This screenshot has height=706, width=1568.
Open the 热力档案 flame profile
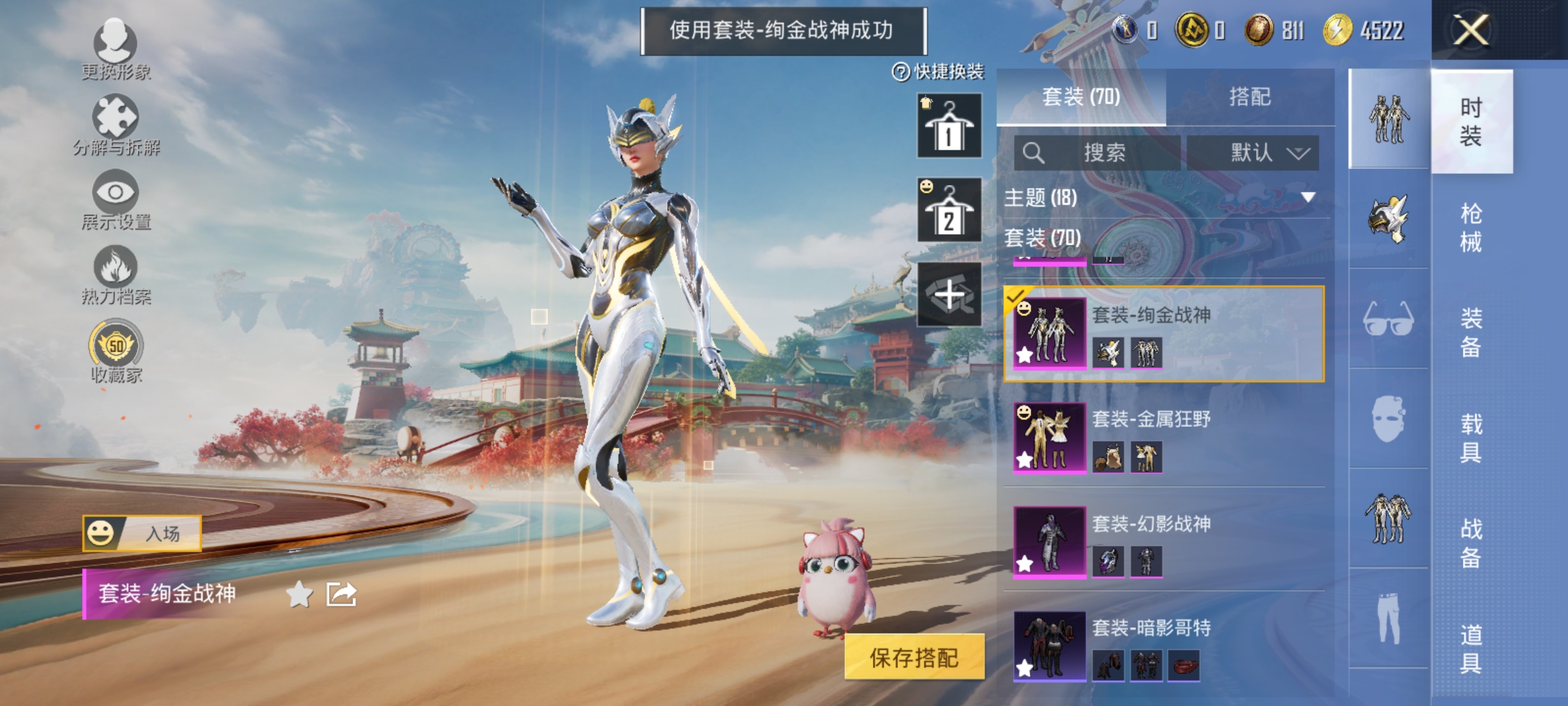114,275
